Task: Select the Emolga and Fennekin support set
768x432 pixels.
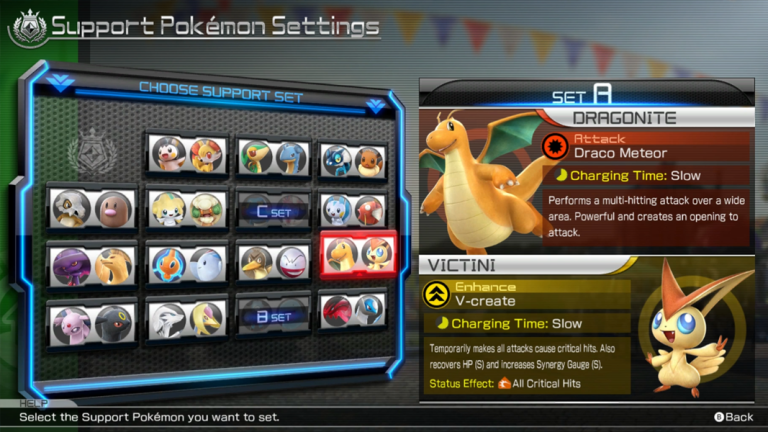Action: [182, 154]
